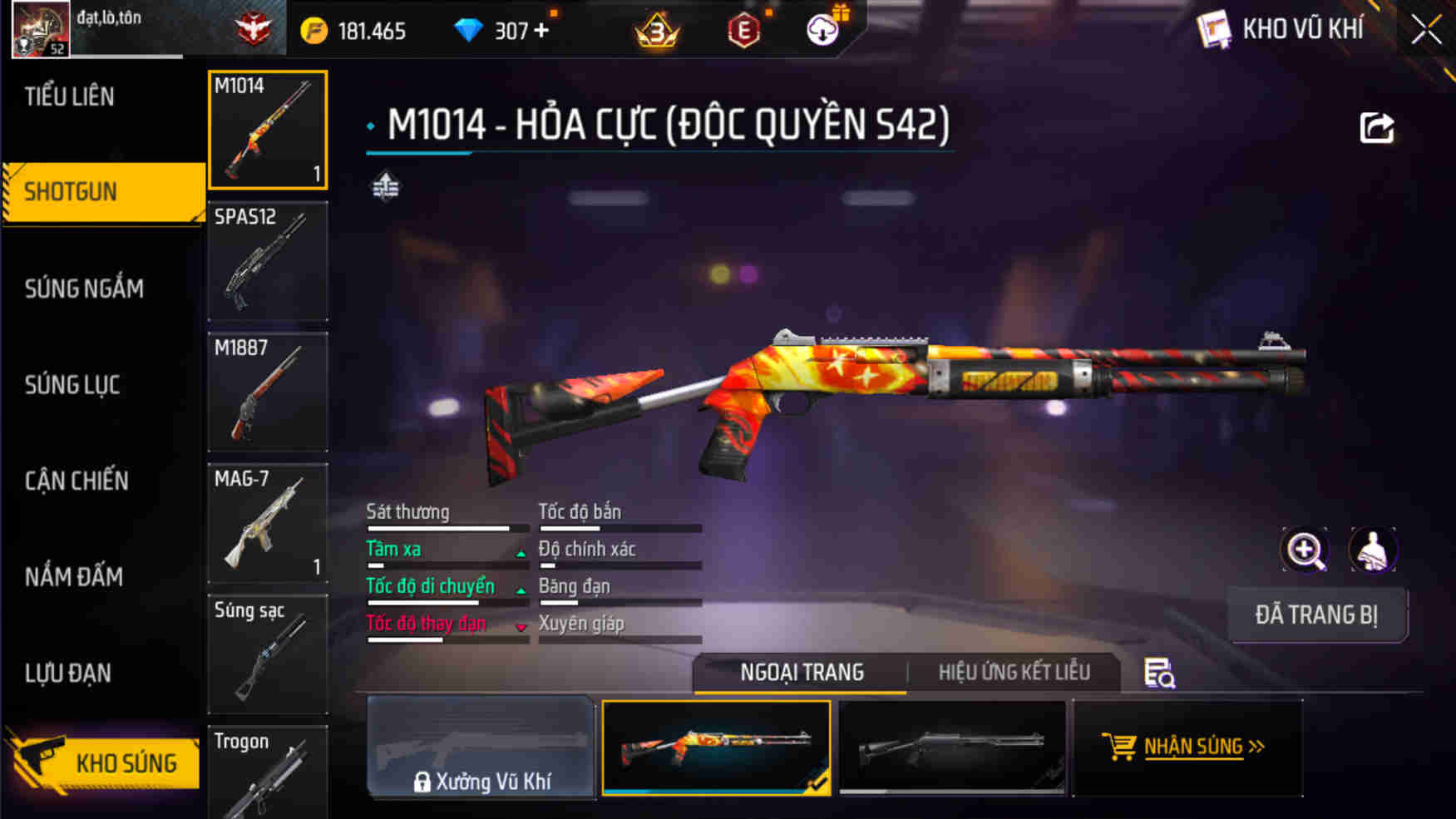Open the cloud download gift icon in top bar
This screenshot has height=819, width=1456.
point(822,30)
